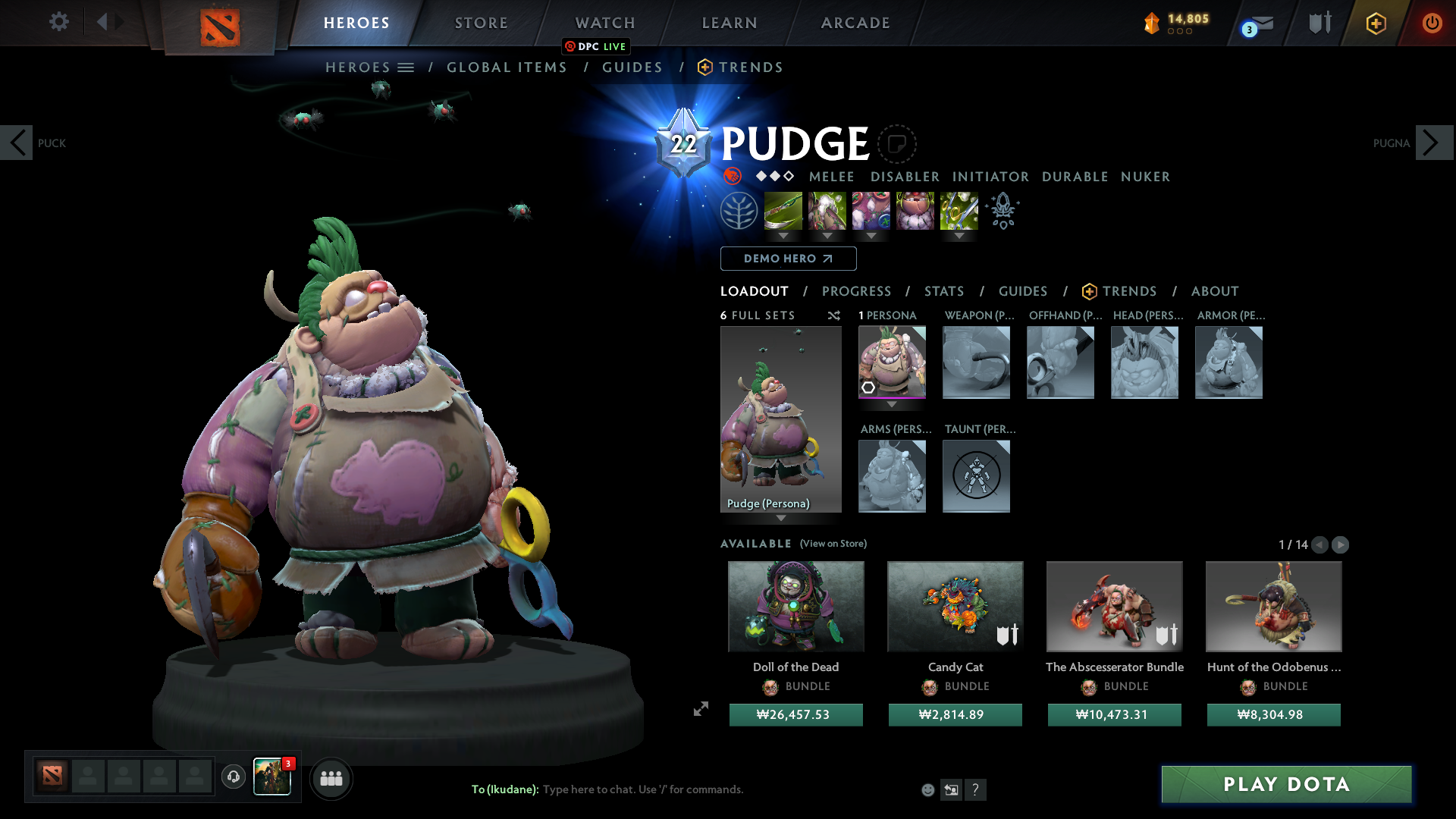
Task: Expand the Pudge Persona full set arrow
Action: [781, 519]
